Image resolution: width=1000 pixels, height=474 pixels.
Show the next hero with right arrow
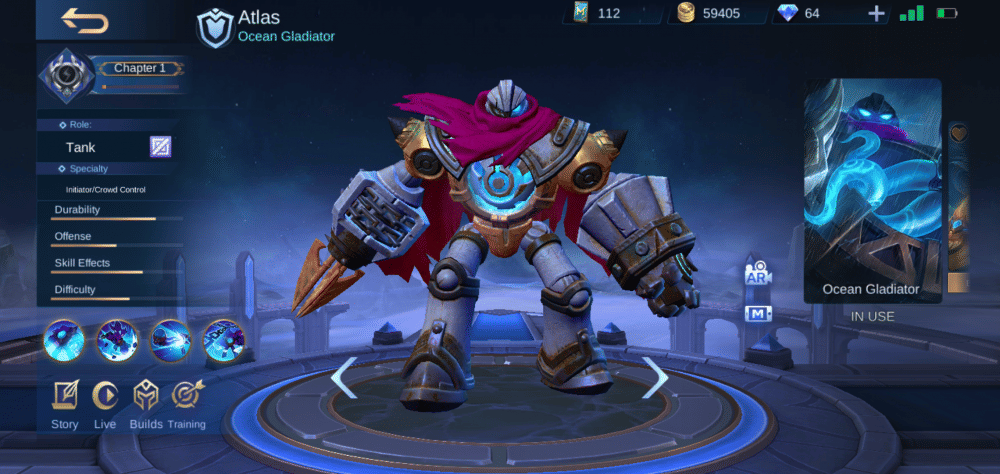[x=655, y=377]
